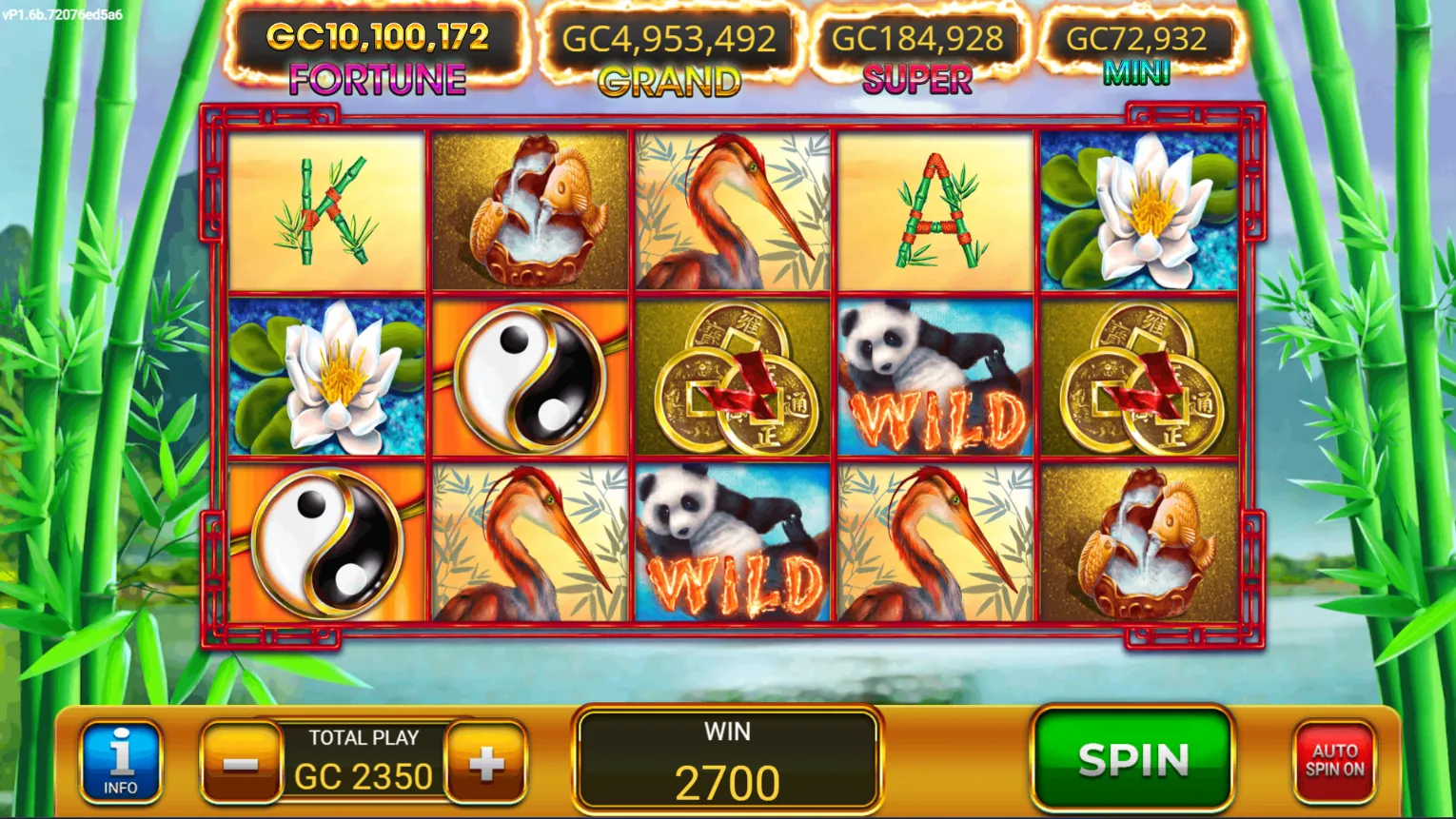This screenshot has height=819, width=1456.
Task: Toggle the red AUTO SPIN ON button
Action: [x=1334, y=761]
